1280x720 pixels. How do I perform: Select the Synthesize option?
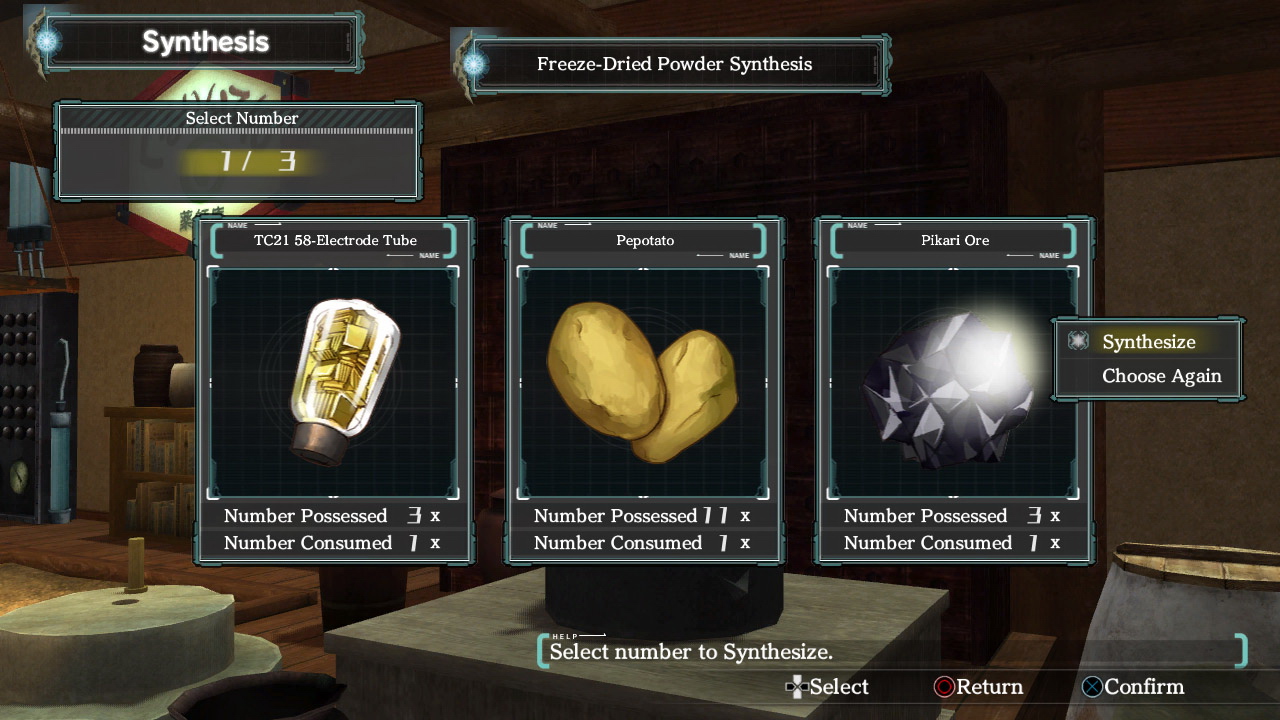tap(1148, 341)
